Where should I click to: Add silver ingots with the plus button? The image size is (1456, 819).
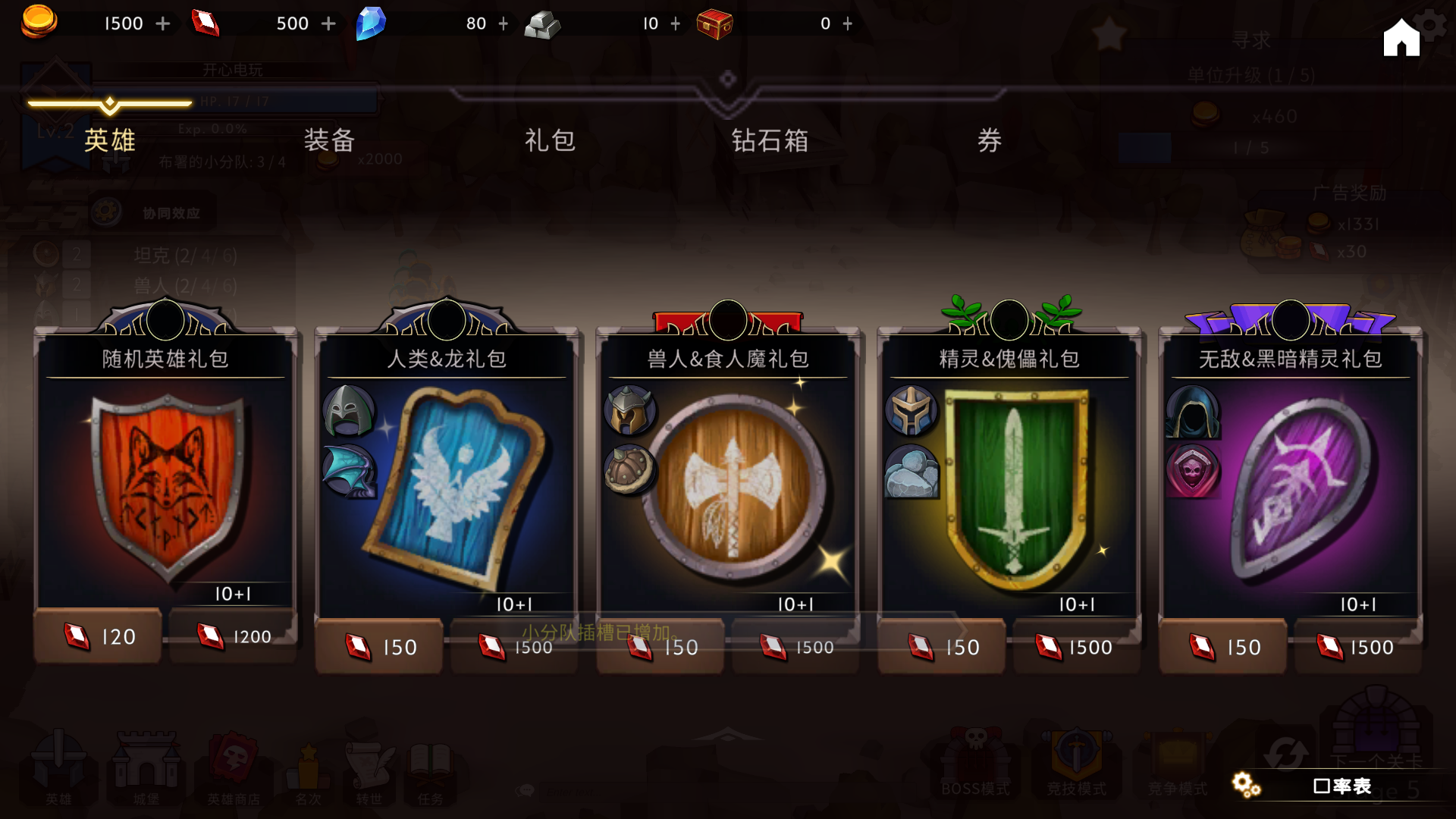(676, 24)
